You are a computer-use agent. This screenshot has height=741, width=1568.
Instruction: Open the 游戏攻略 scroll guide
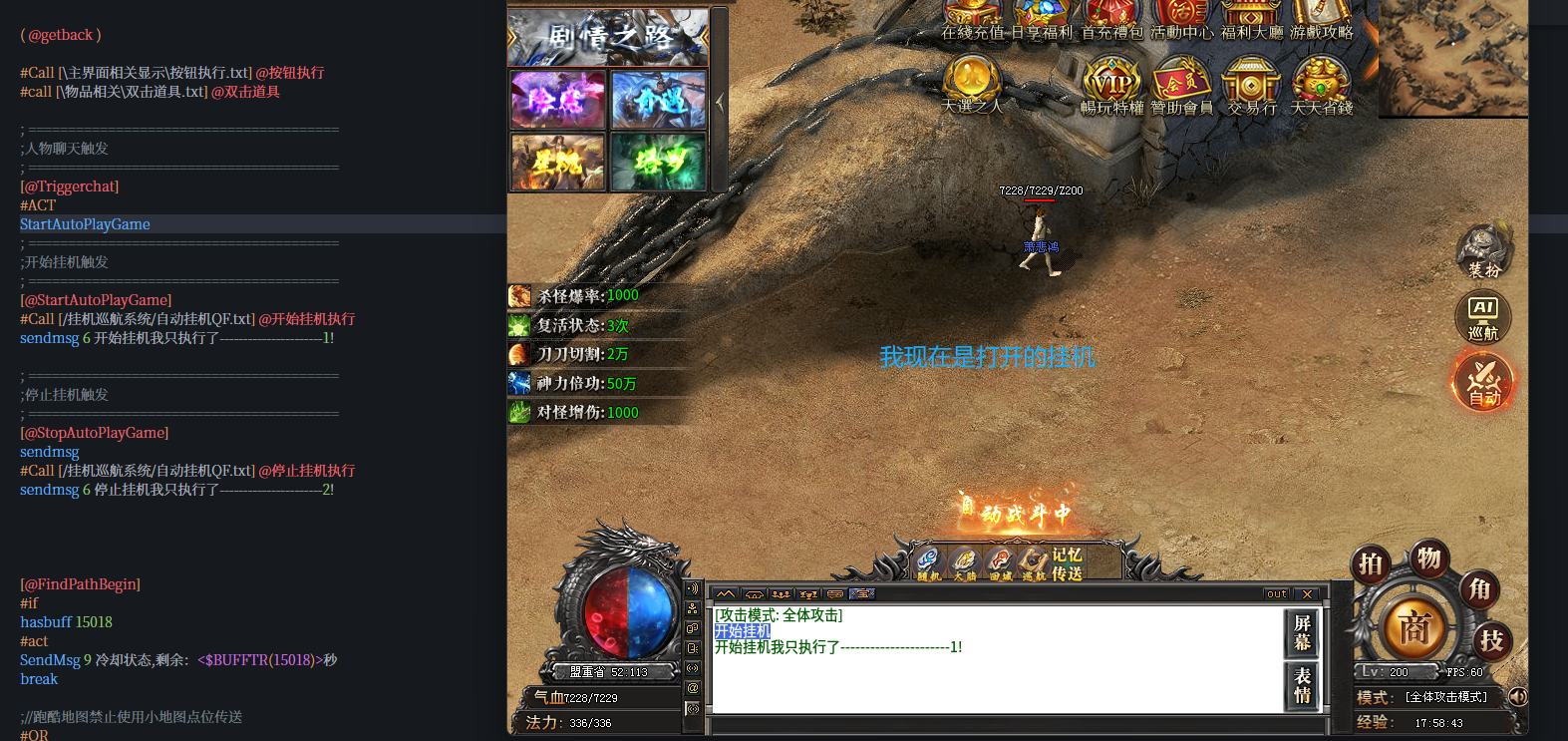[1321, 16]
